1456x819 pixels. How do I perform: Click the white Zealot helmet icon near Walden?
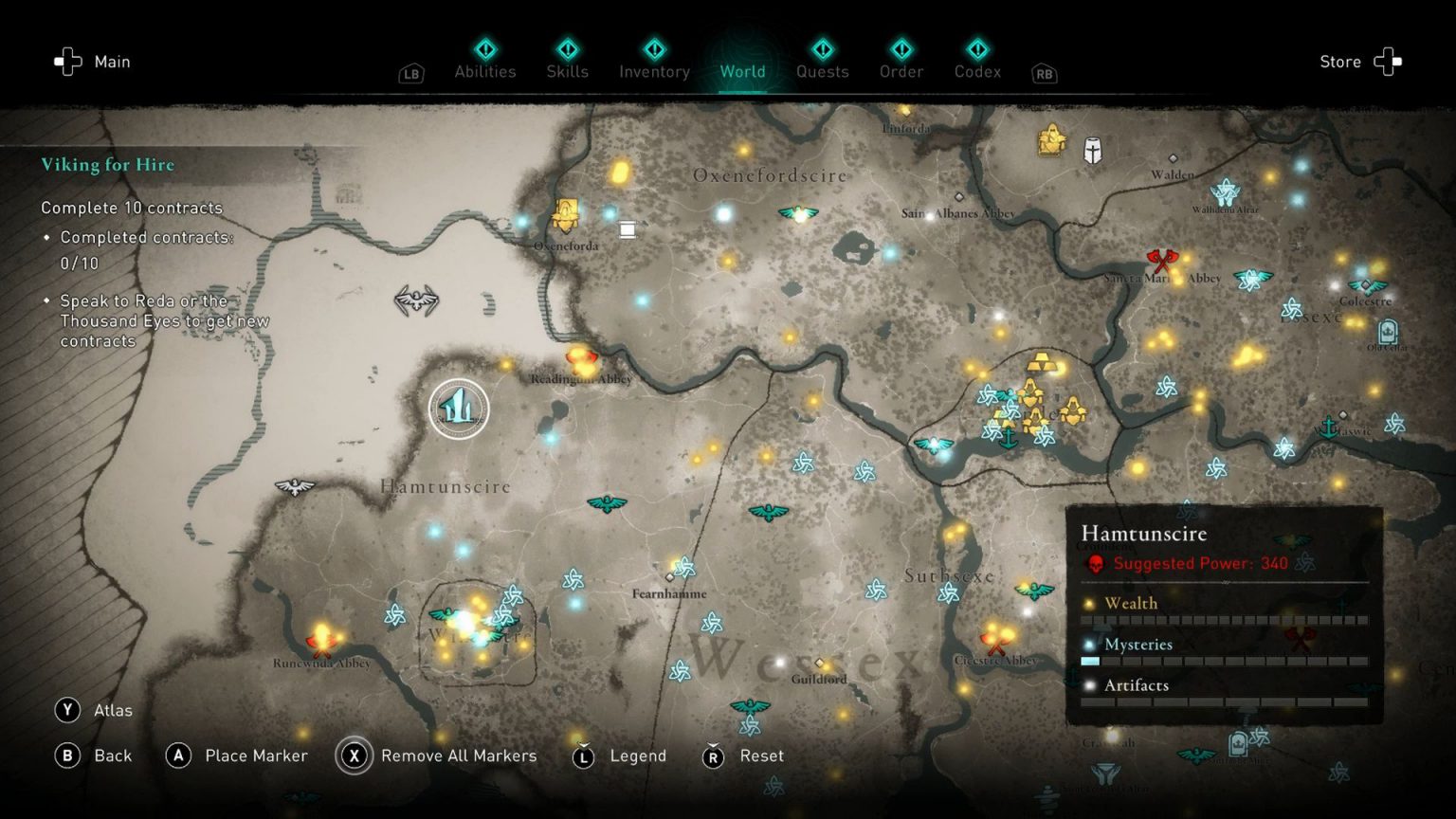click(x=1092, y=151)
